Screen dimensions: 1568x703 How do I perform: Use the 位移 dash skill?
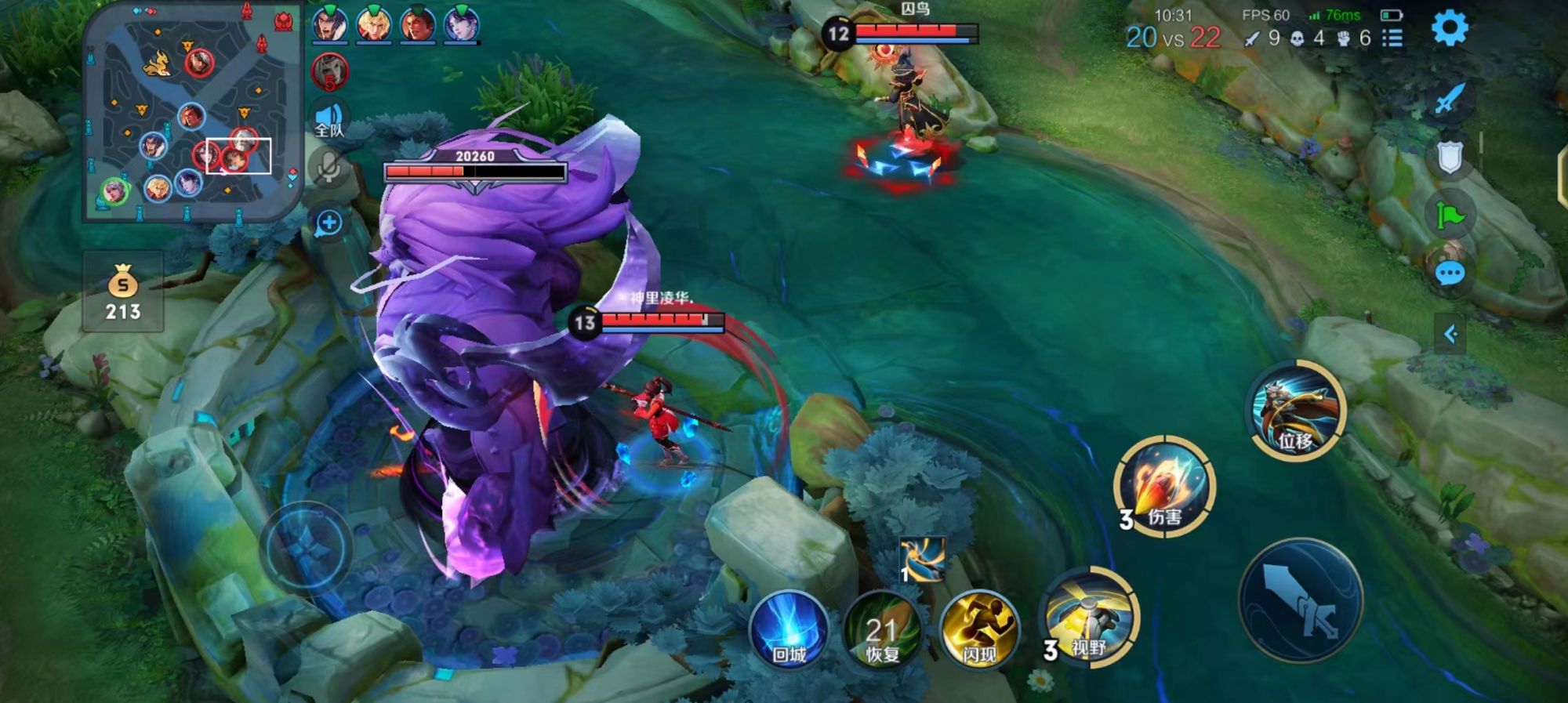(1295, 411)
